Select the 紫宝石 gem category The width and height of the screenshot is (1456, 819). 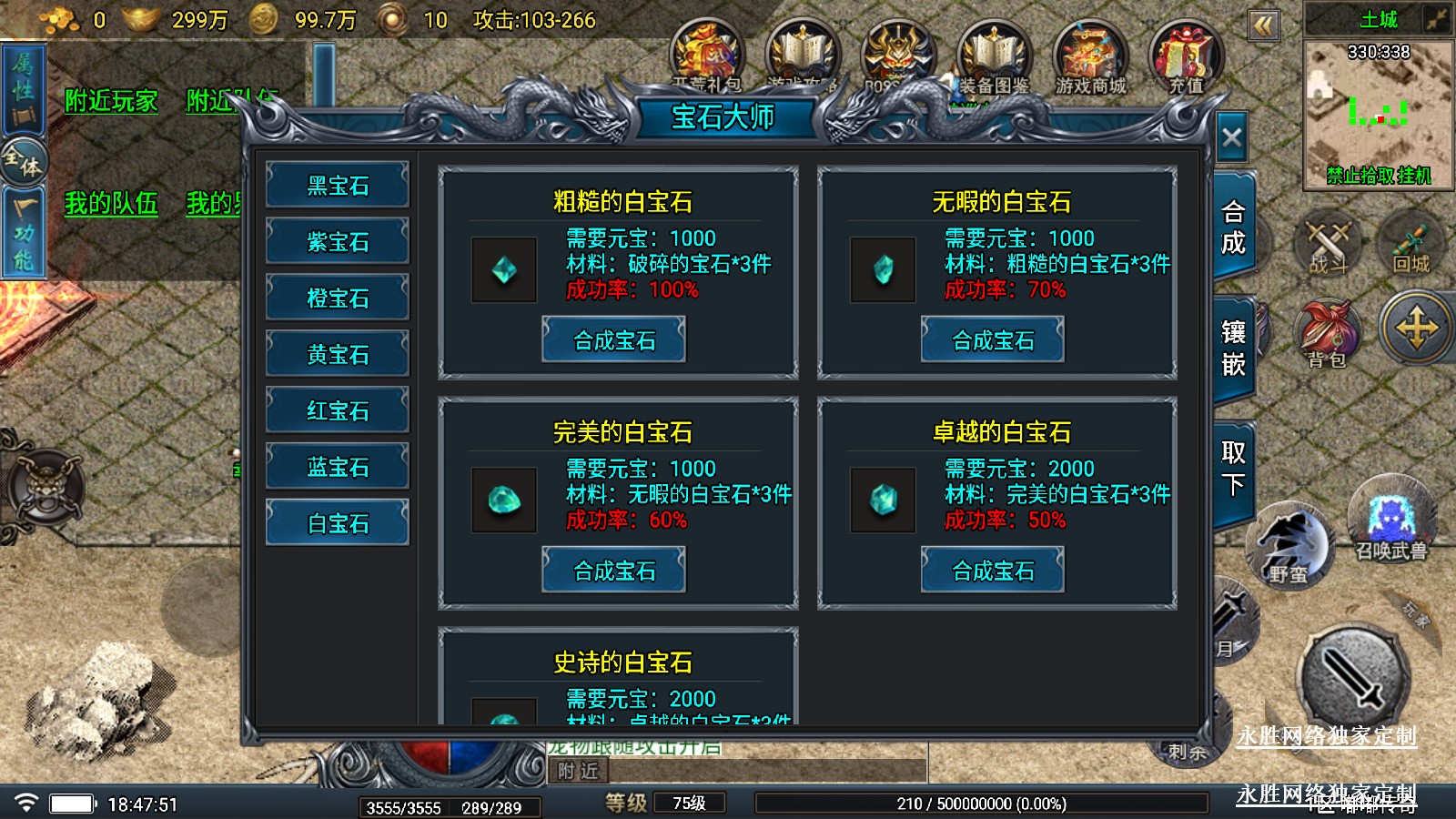click(338, 242)
